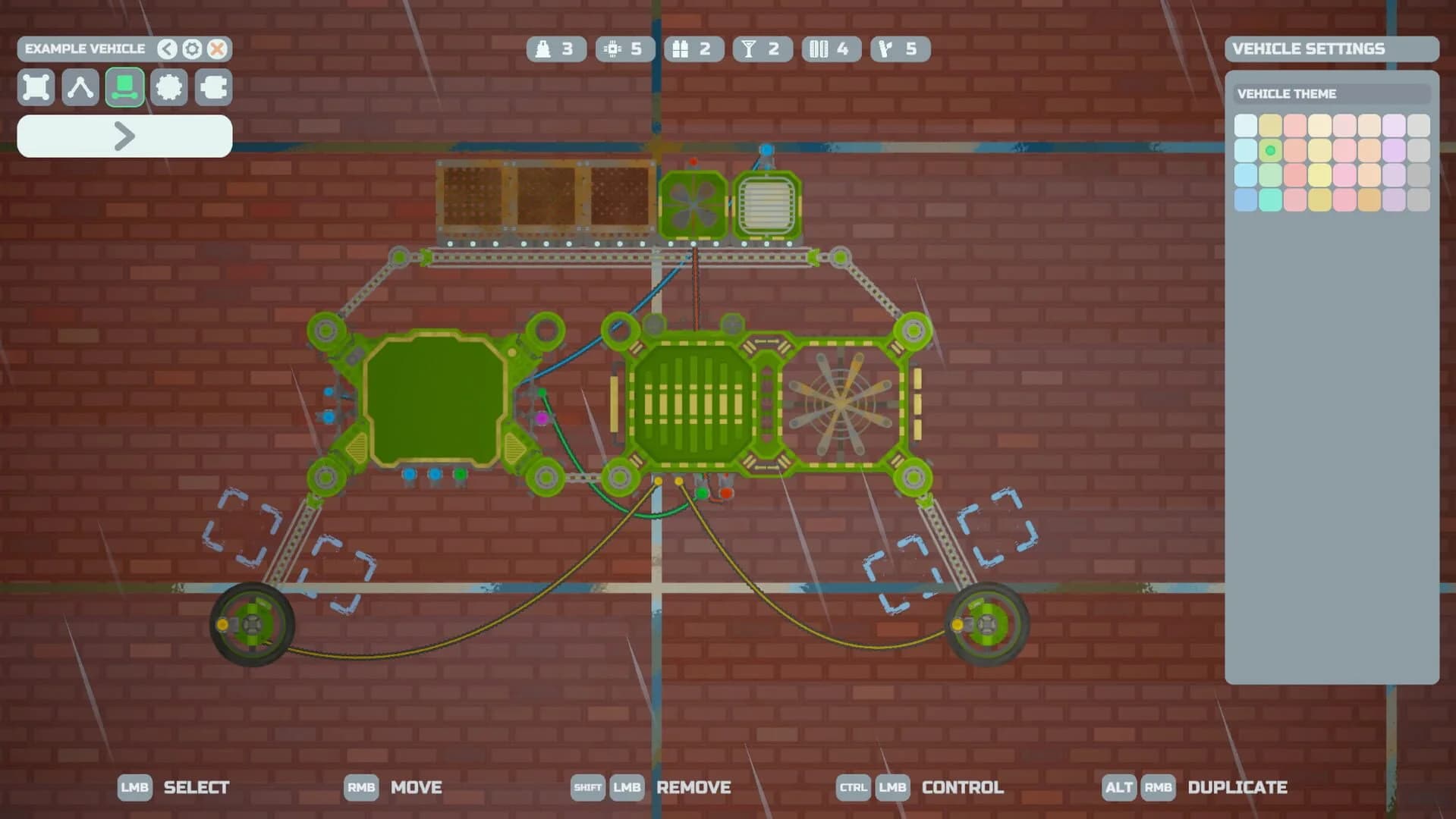This screenshot has width=1456, height=819.
Task: Click the tire counter showing 4
Action: coord(831,49)
